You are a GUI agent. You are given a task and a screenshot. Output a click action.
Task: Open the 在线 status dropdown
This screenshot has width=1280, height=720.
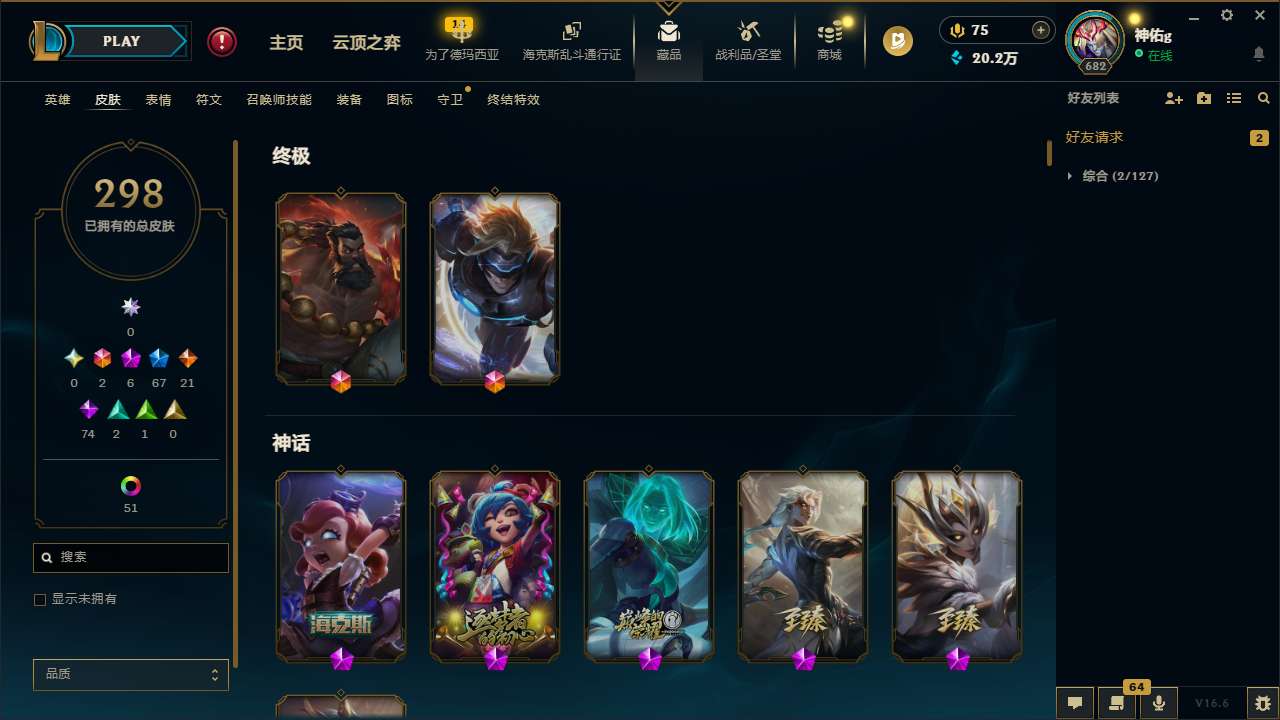(1158, 57)
